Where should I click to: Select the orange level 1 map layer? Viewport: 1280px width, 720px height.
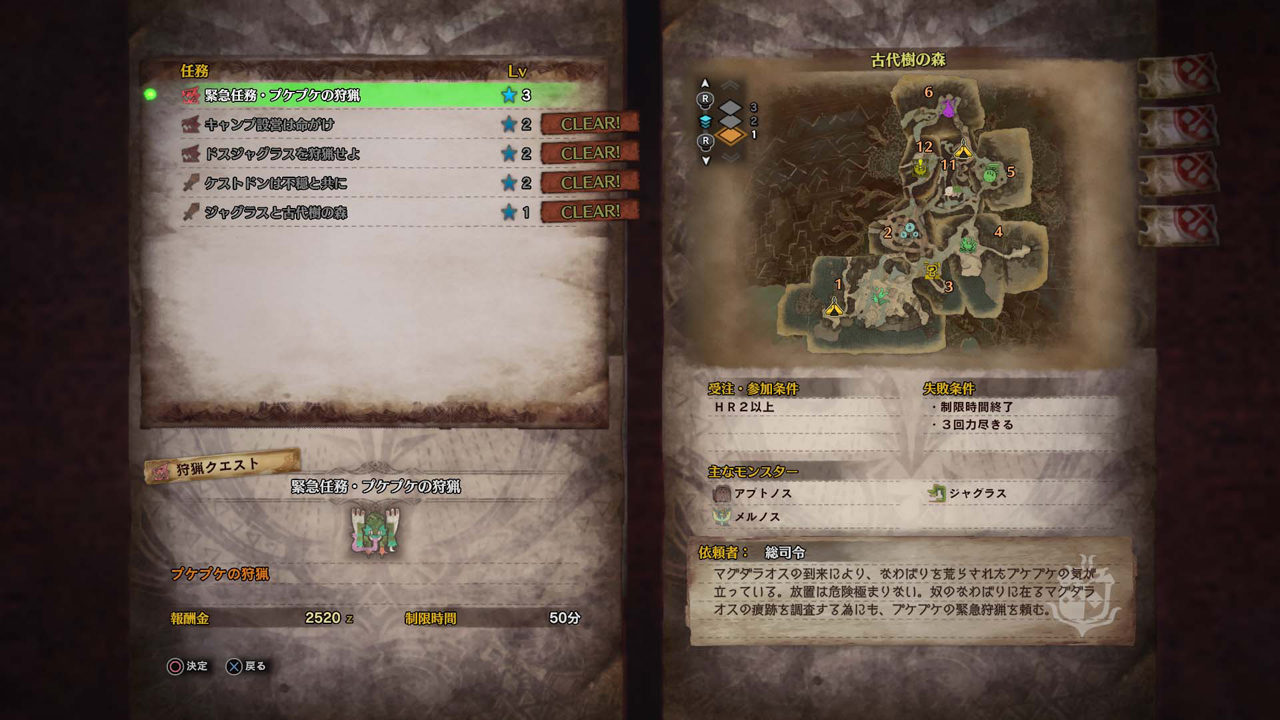[730, 135]
